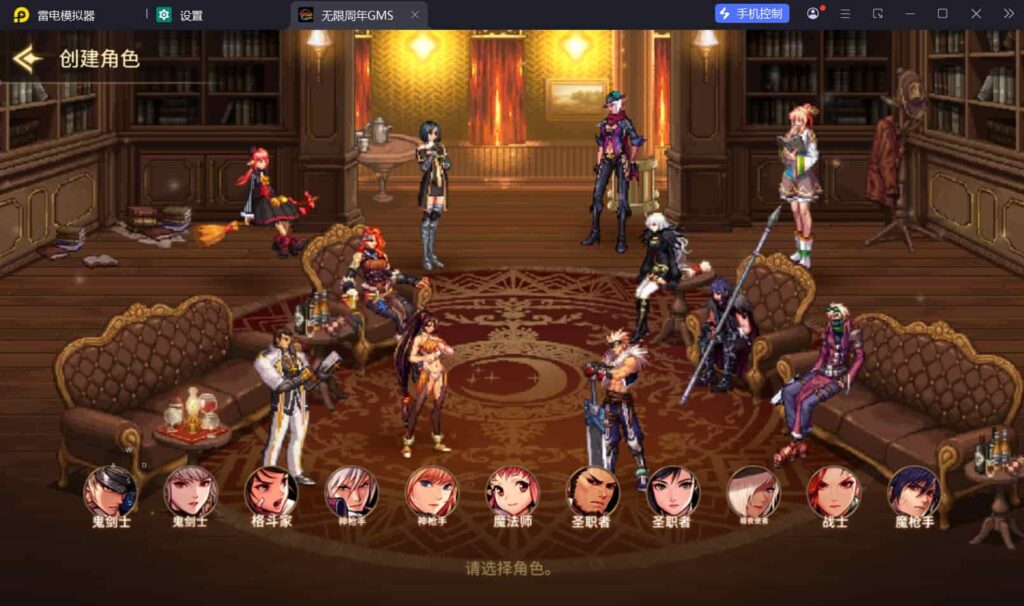1024x606 pixels.
Task: Select the male 鬼剑士 portrait with cap
Action: [x=110, y=492]
